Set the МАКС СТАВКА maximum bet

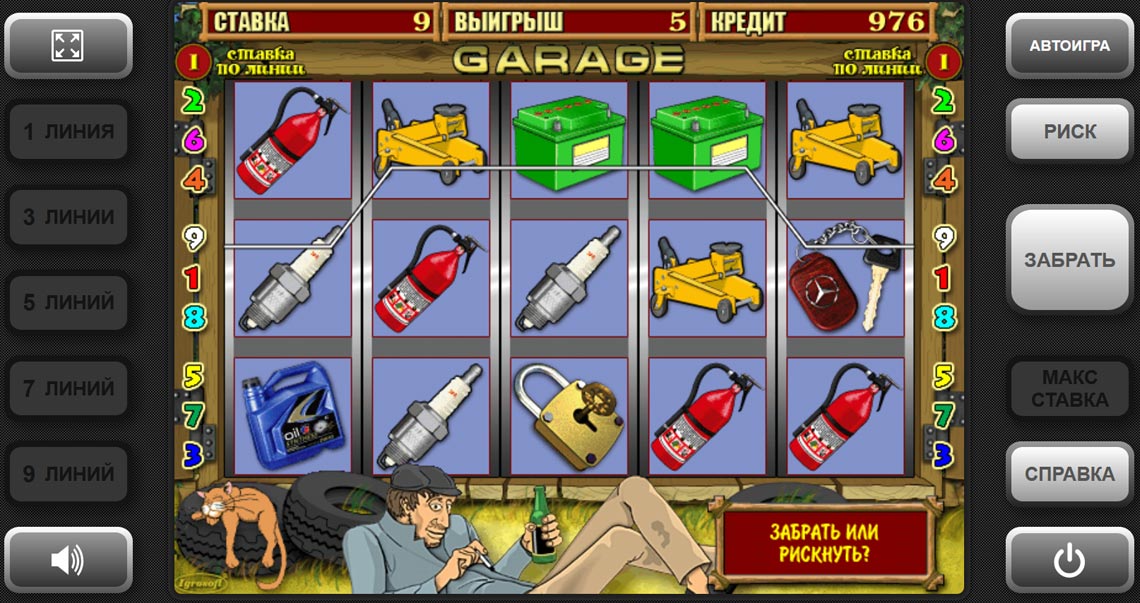[1069, 388]
